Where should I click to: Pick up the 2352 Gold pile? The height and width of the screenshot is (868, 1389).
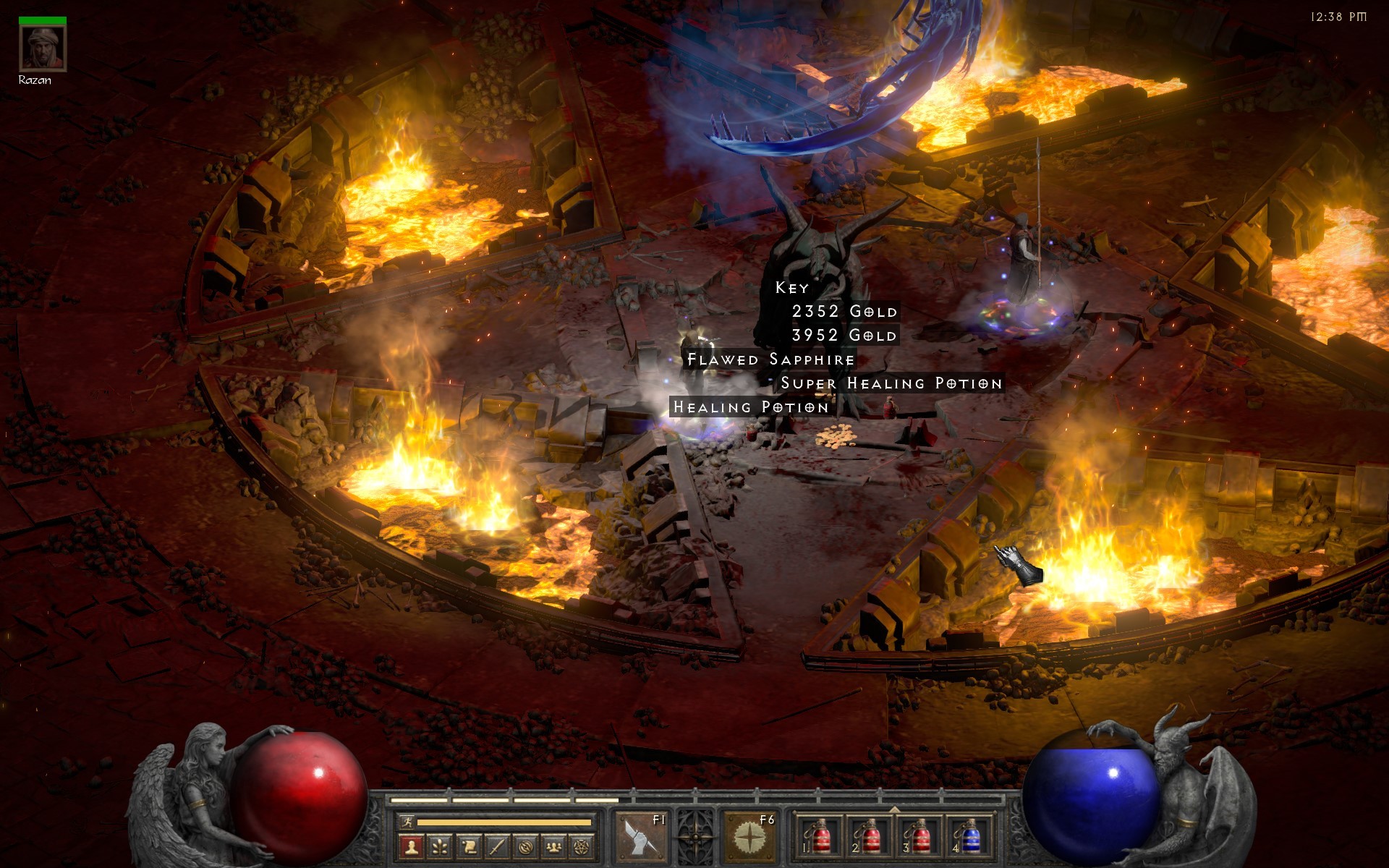(x=844, y=312)
